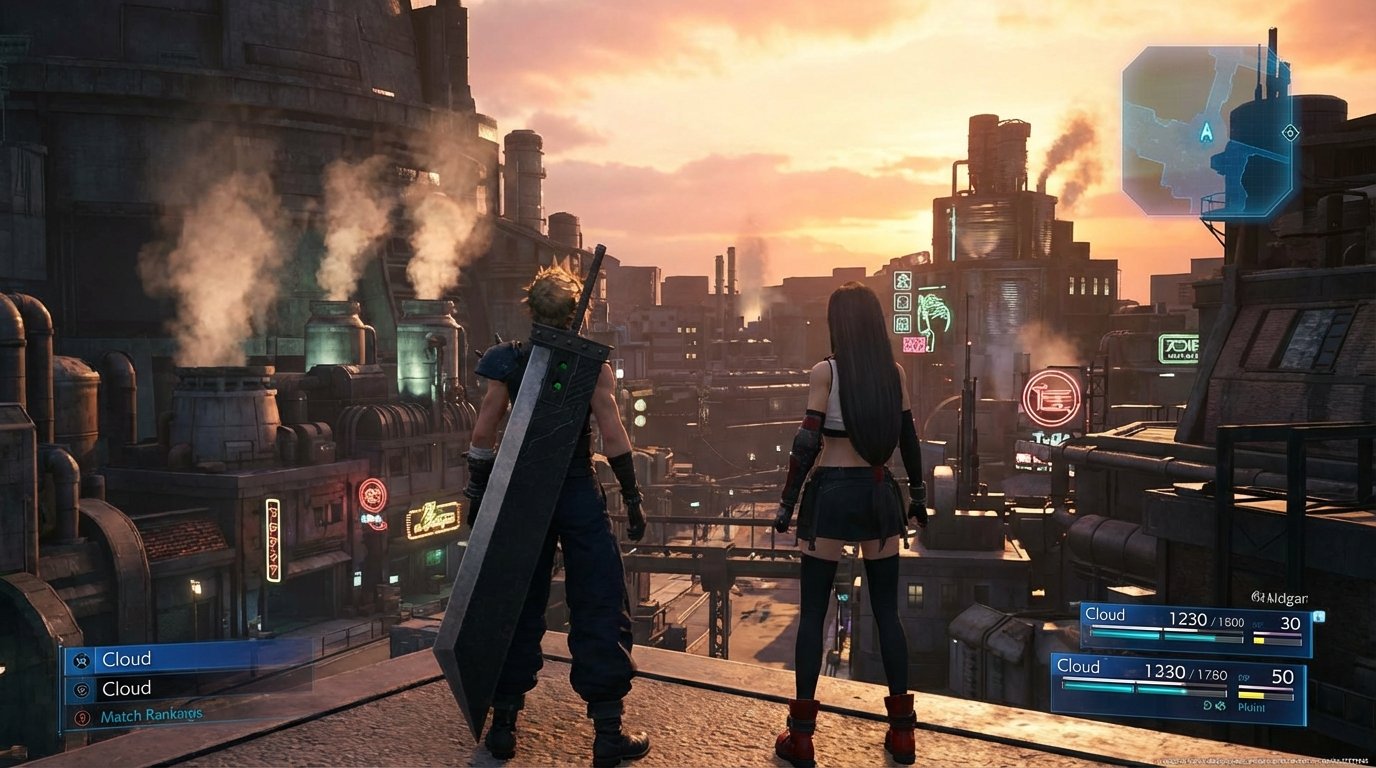
Task: Select the Midgar location label
Action: [1280, 597]
